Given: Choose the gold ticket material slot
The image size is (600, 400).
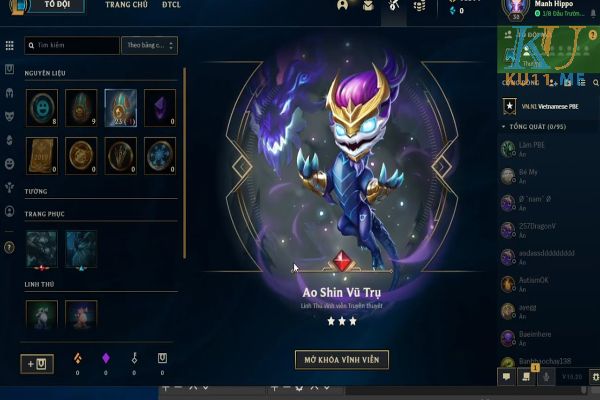Looking at the screenshot, I should pyautogui.click(x=42, y=155).
